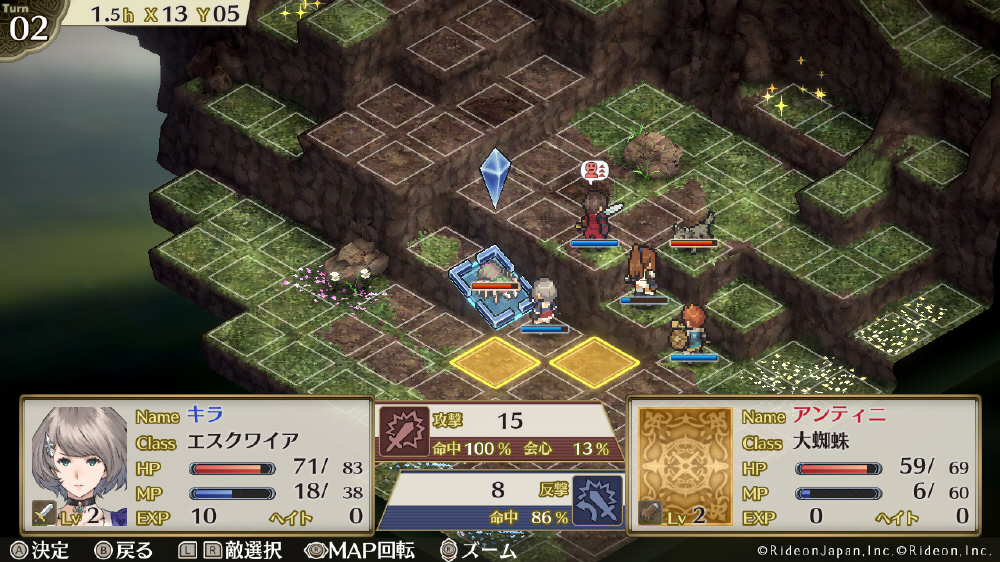Image resolution: width=1000 pixels, height=562 pixels.
Task: Select the giant spider inside the blue target cursor
Action: (491, 274)
